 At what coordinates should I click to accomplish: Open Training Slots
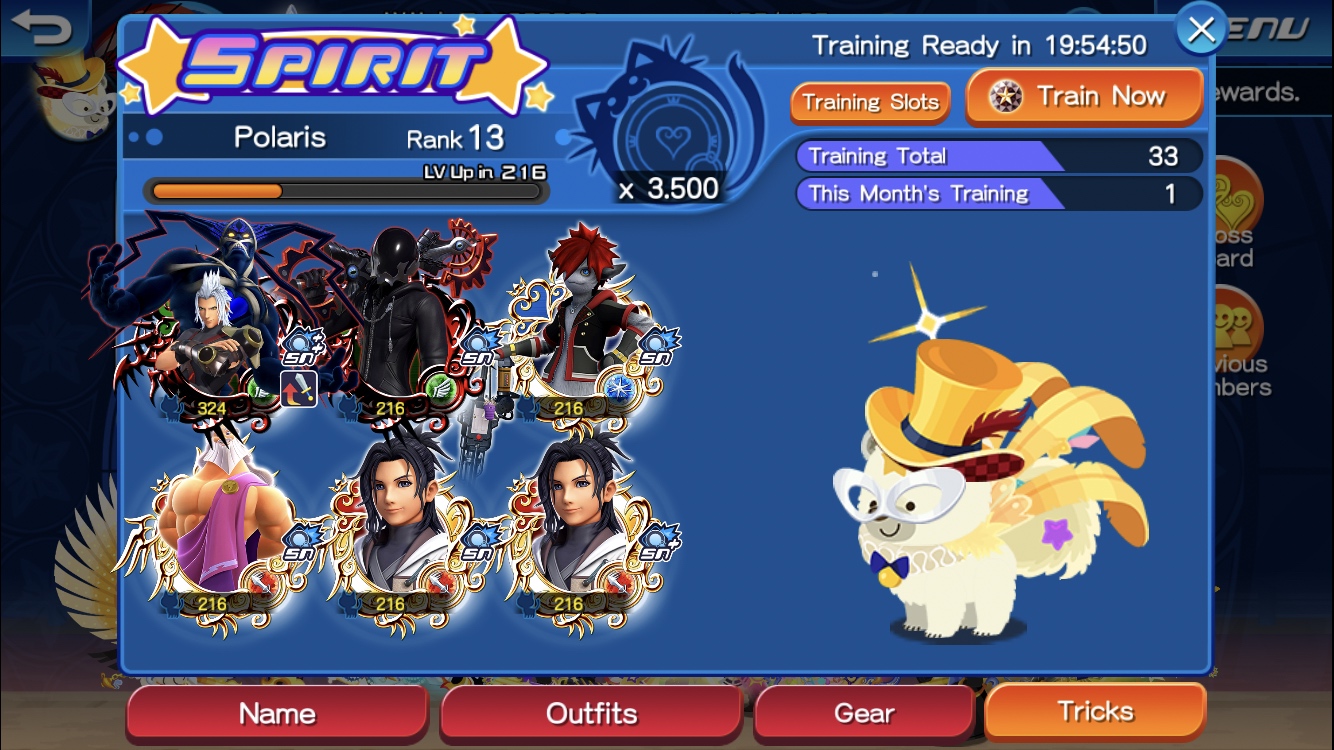pos(870,102)
